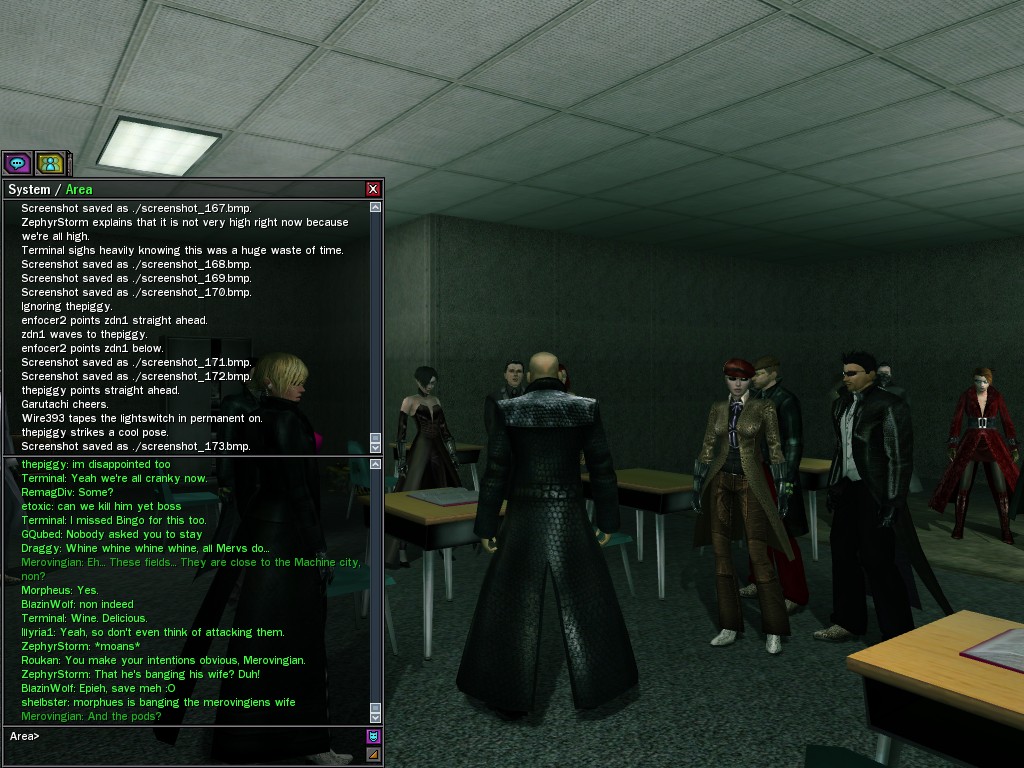Click the Area chat pane's scroll-up arrow
Image resolution: width=1024 pixels, height=768 pixels.
click(x=376, y=465)
